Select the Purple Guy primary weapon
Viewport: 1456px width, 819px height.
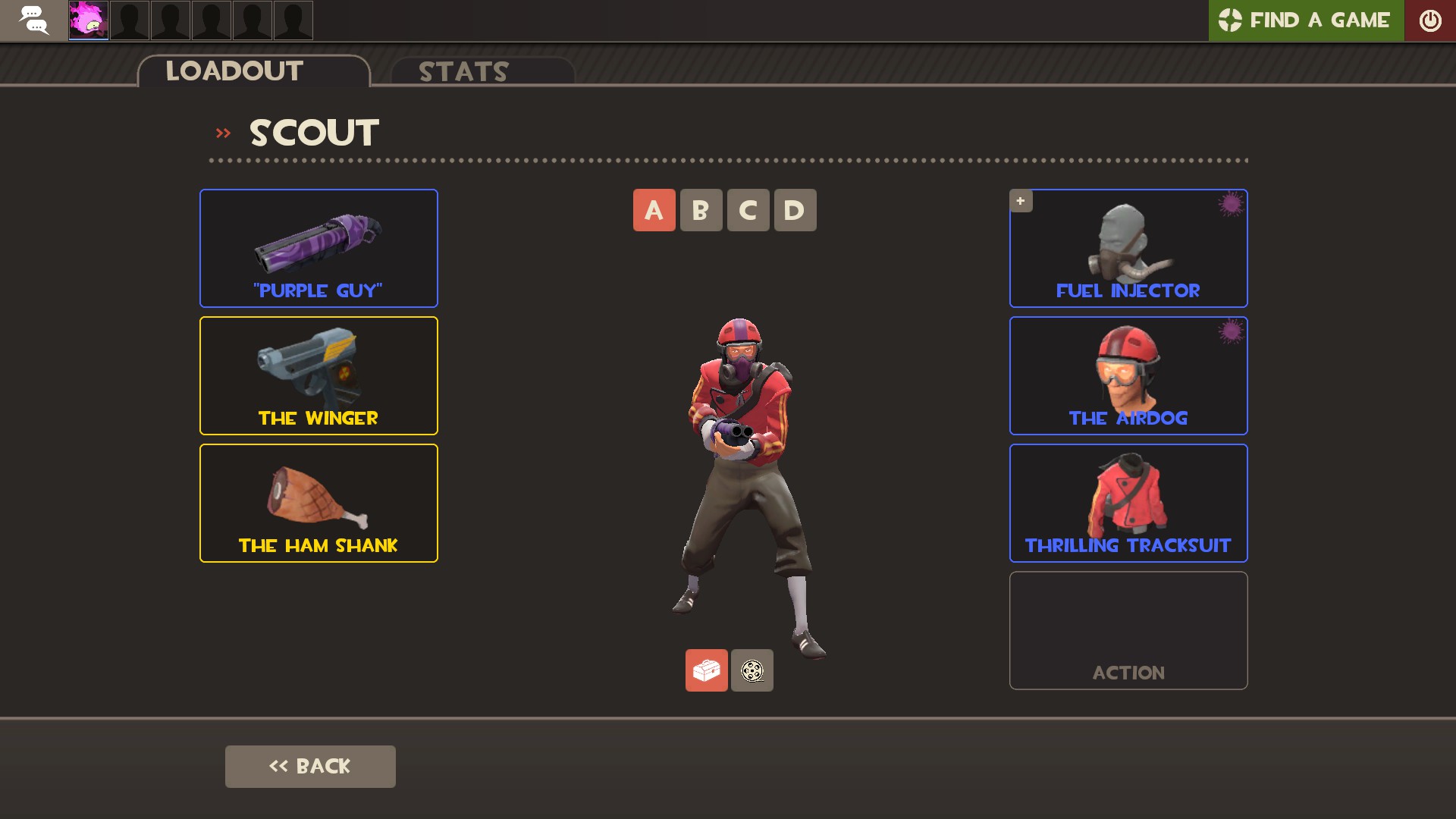(318, 248)
